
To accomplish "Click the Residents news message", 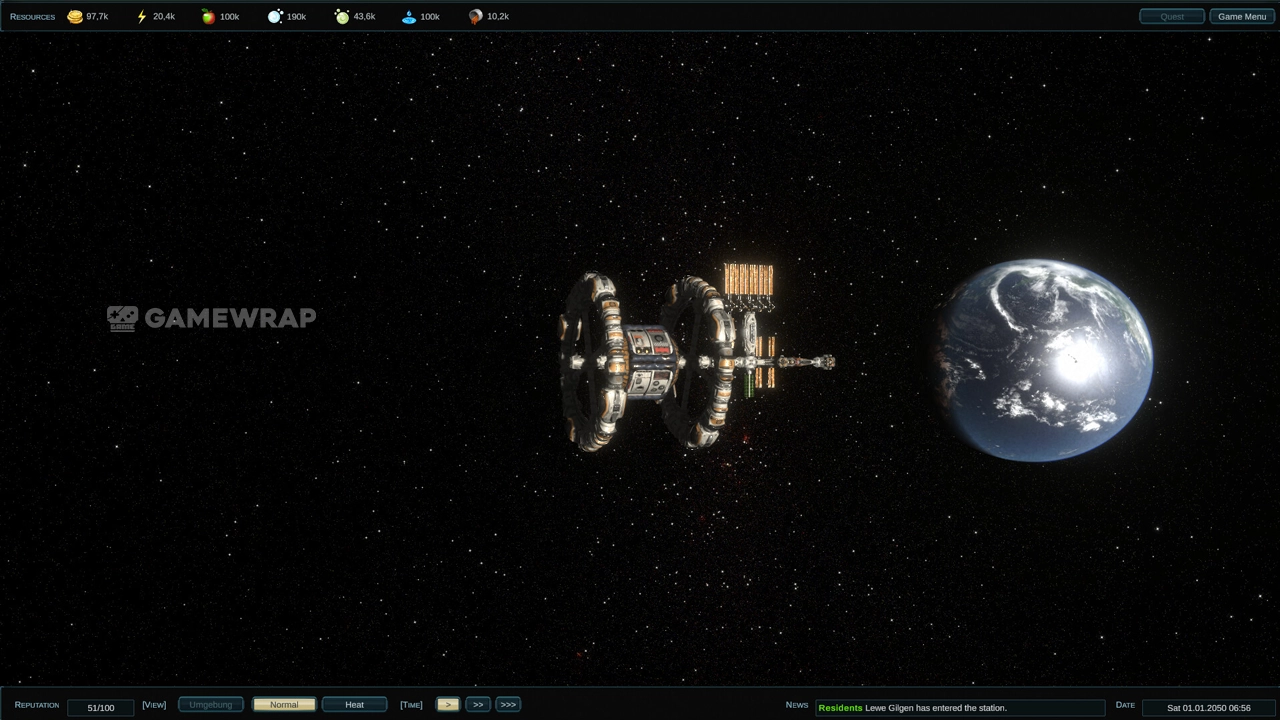I will 959,708.
